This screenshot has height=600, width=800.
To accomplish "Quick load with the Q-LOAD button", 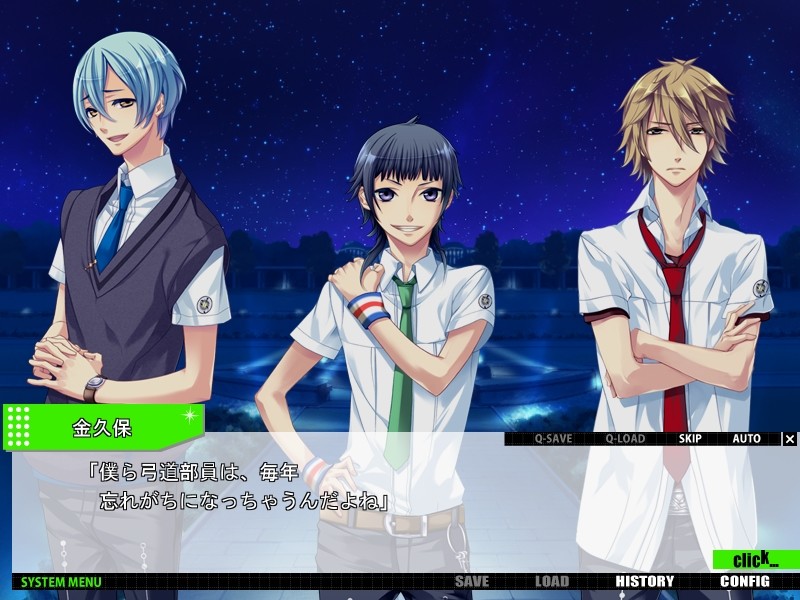I will (624, 438).
